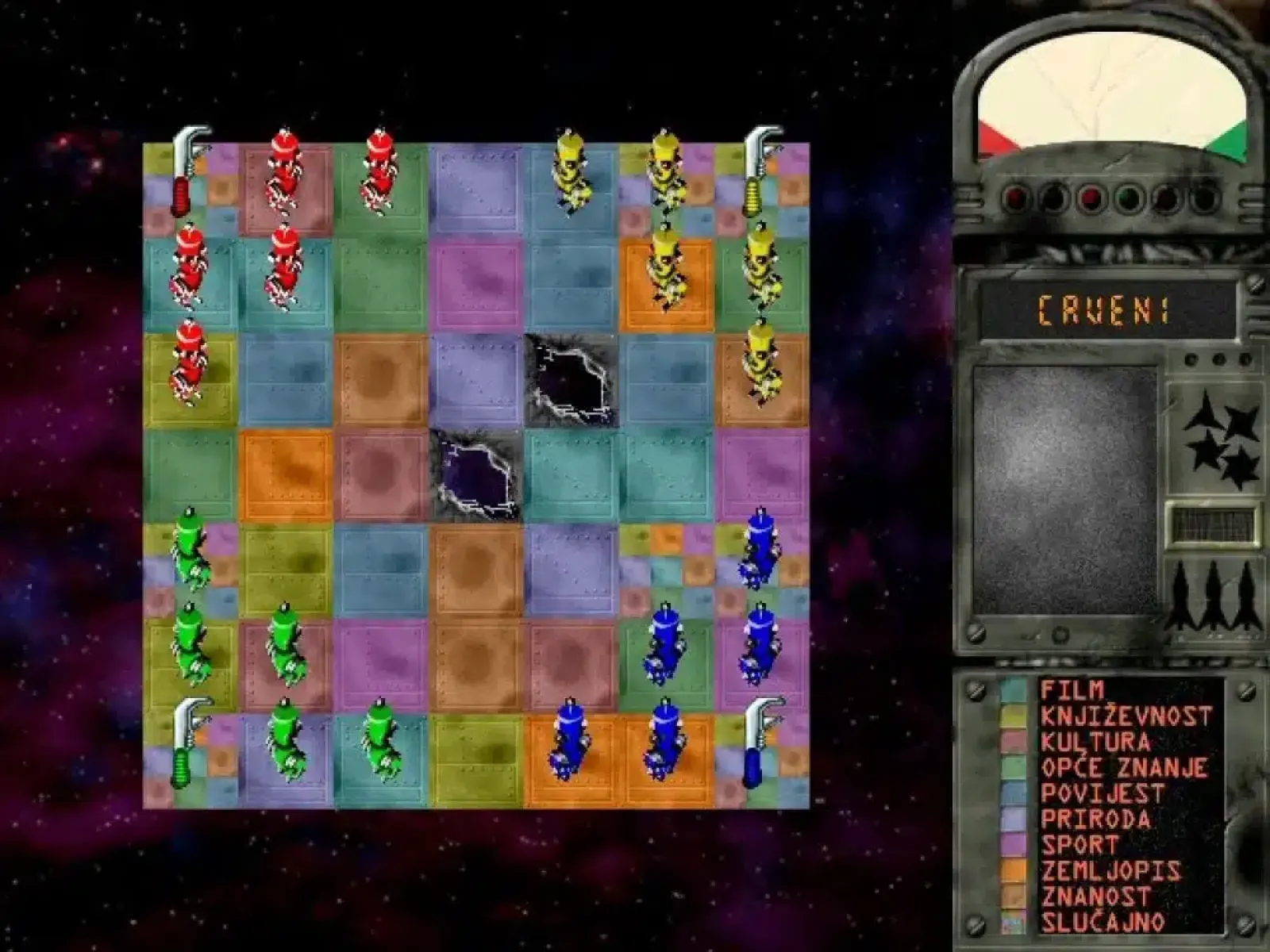Click the cracked tile with lightning damage

568,377
